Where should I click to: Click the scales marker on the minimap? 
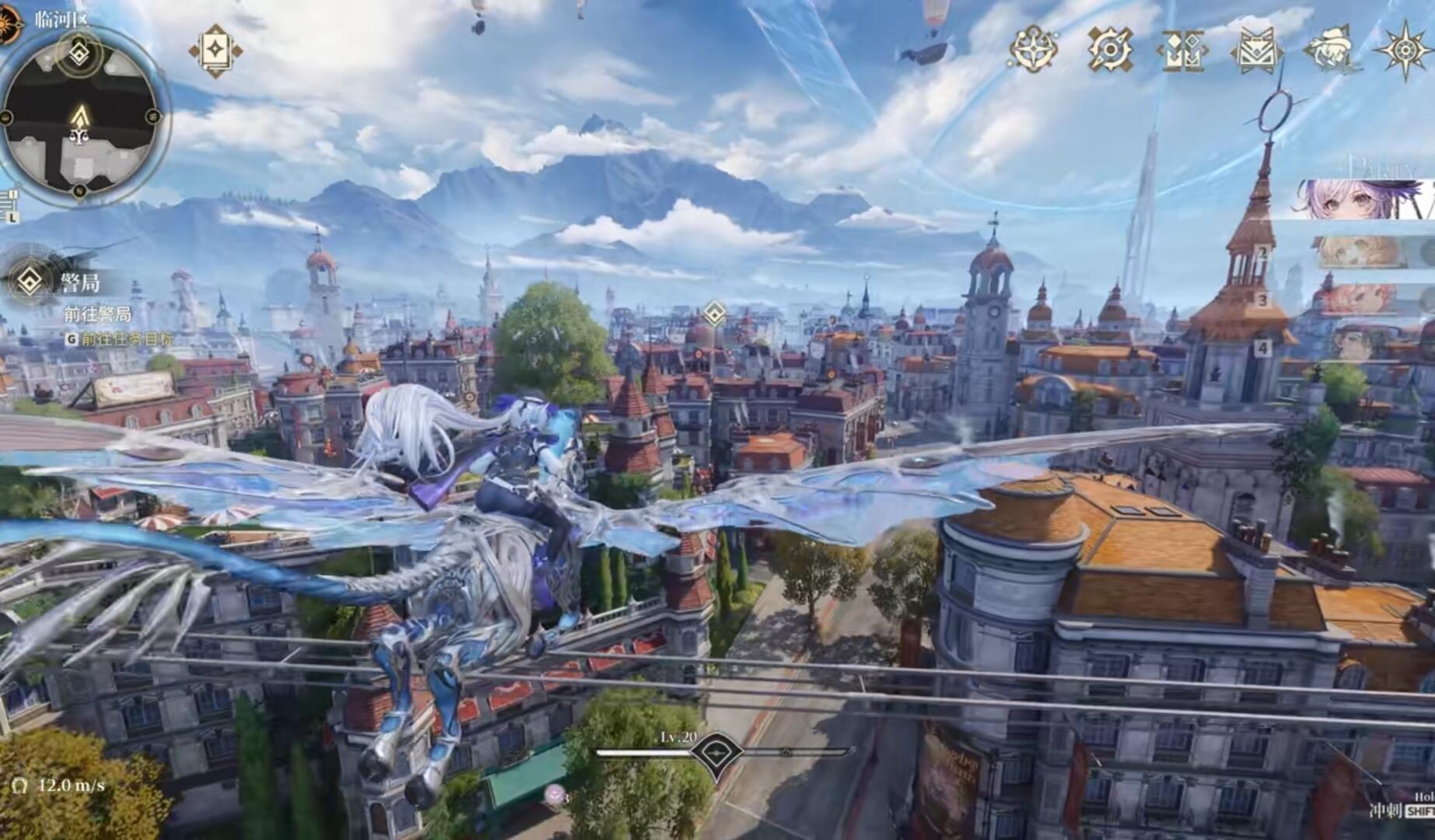(79, 137)
